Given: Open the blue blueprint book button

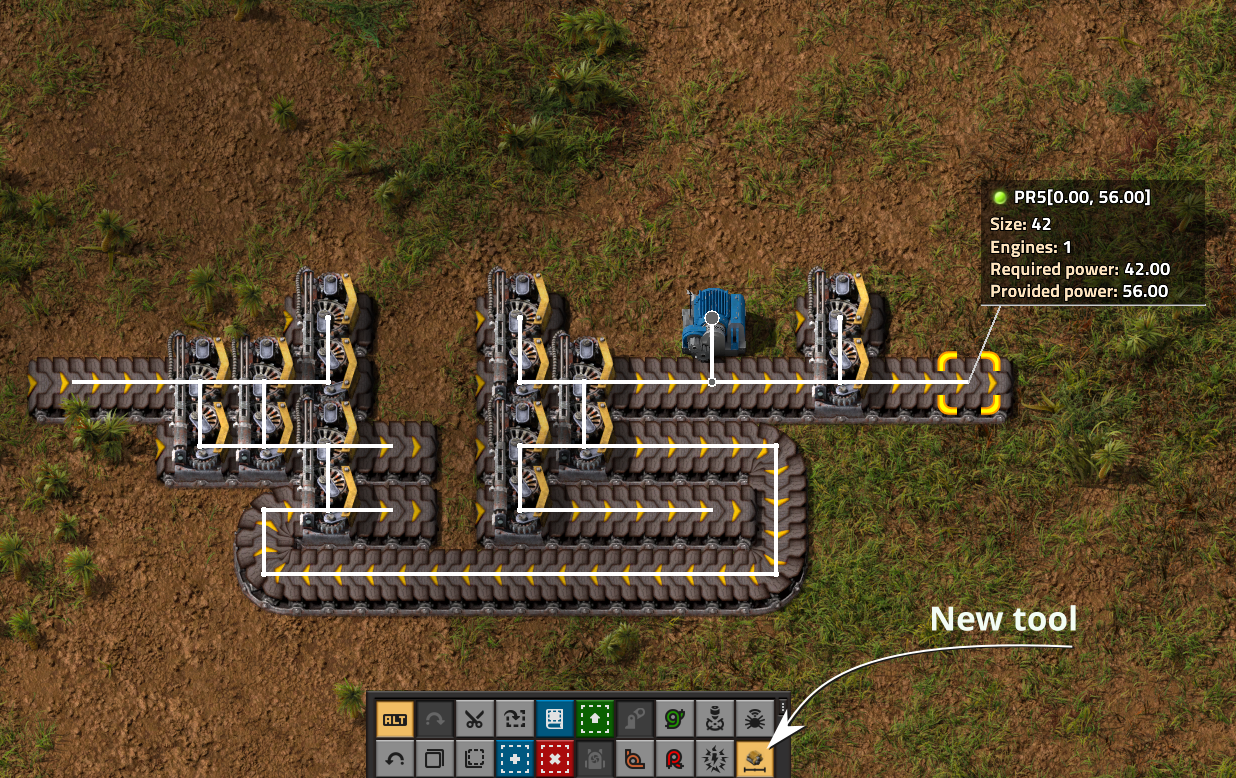Looking at the screenshot, I should 554,719.
